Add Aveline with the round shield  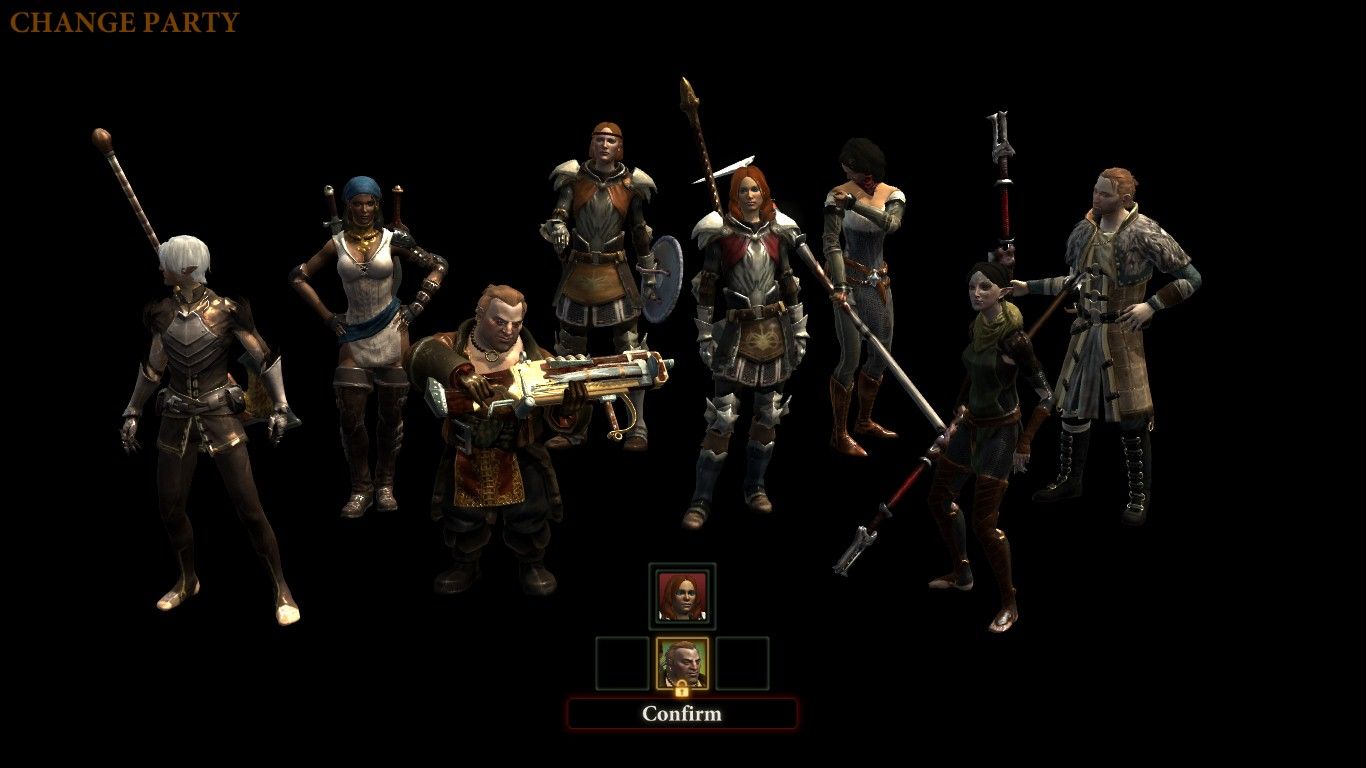click(598, 260)
